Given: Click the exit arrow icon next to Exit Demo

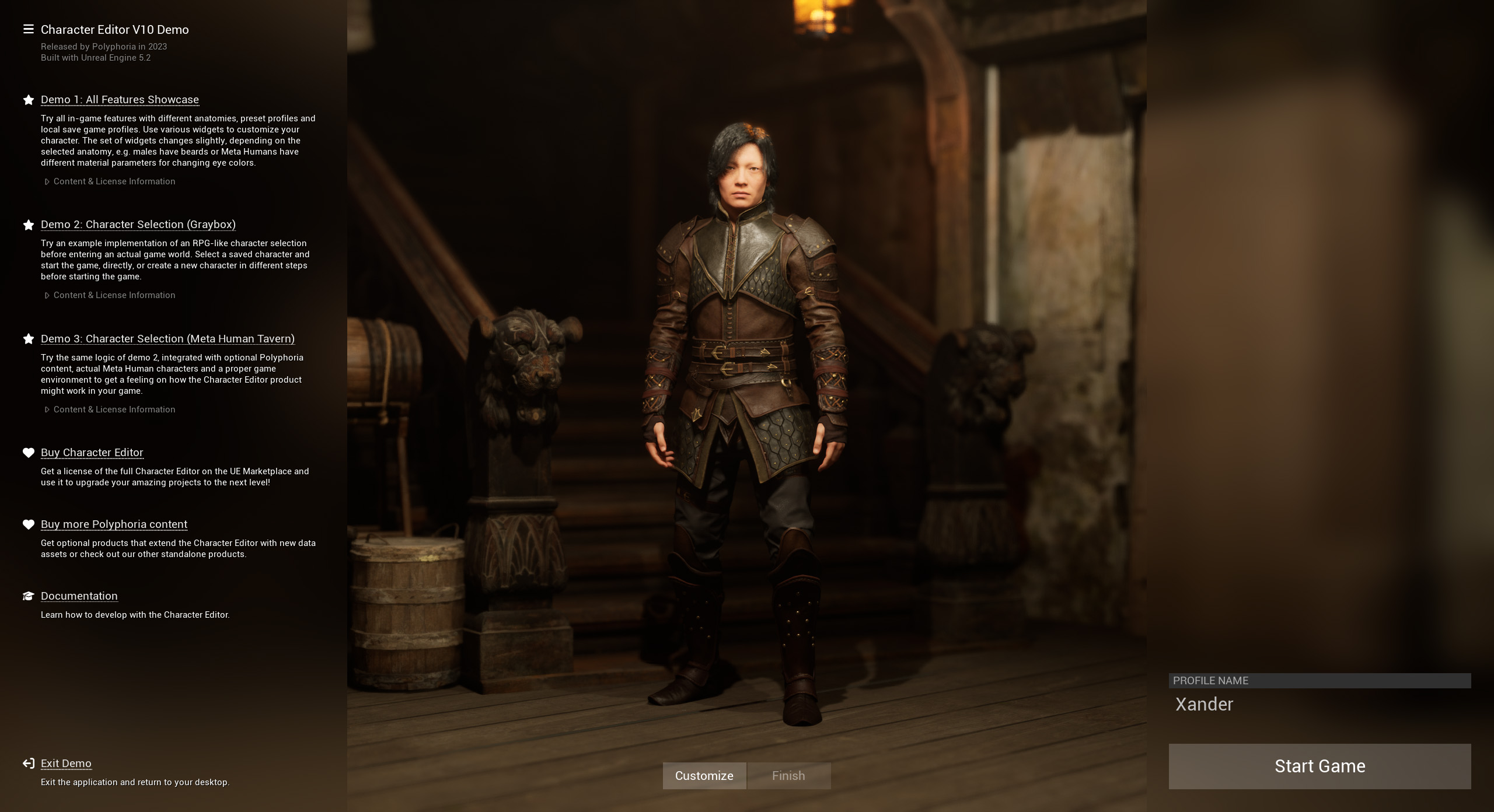Looking at the screenshot, I should (28, 762).
